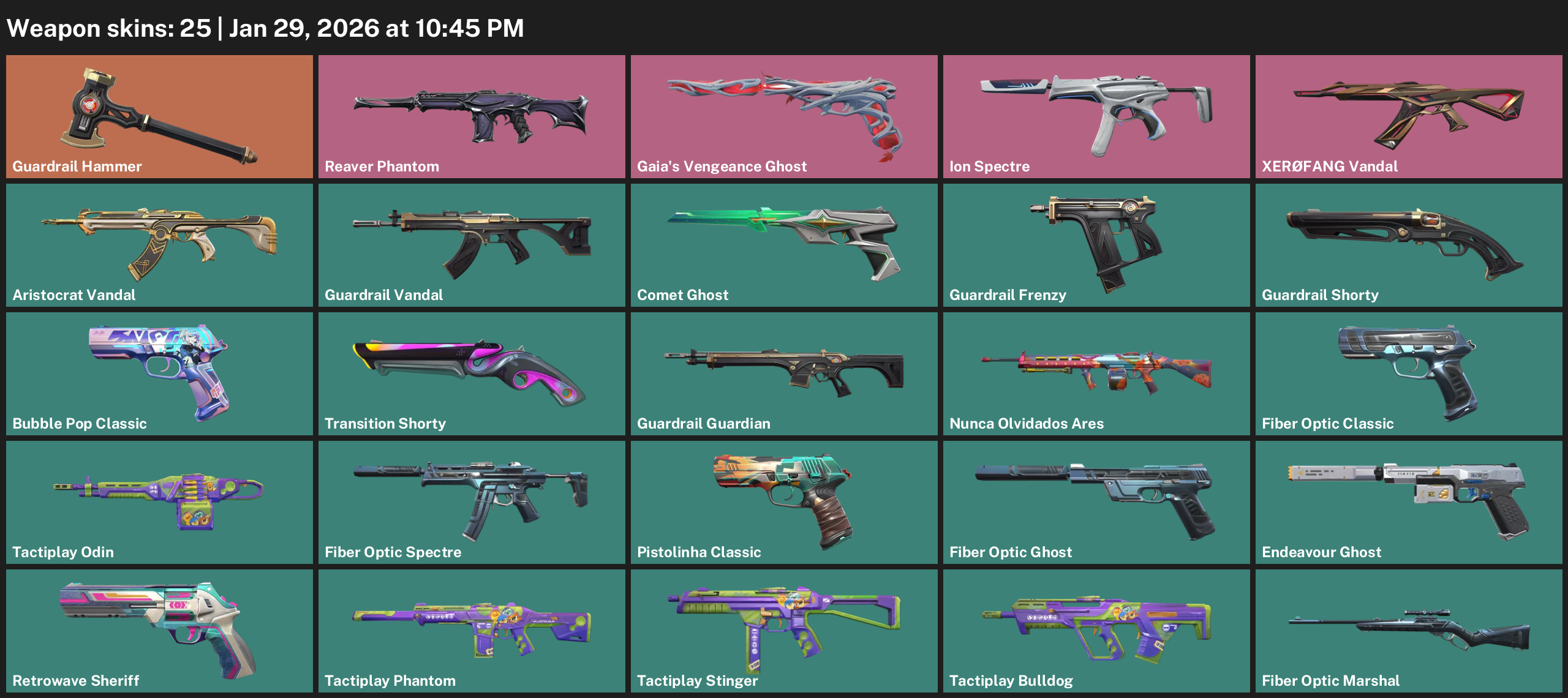Select the Nunca Olvidados Ares skin
1568x698 pixels.
click(x=1096, y=373)
